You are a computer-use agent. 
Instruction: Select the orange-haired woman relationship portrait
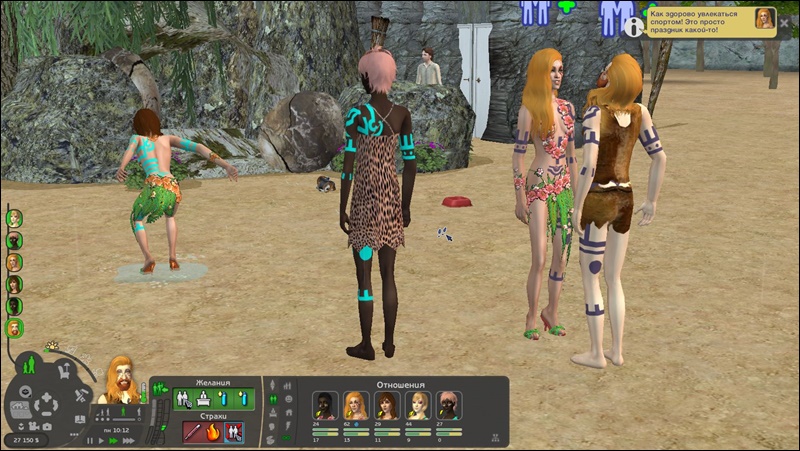point(355,404)
